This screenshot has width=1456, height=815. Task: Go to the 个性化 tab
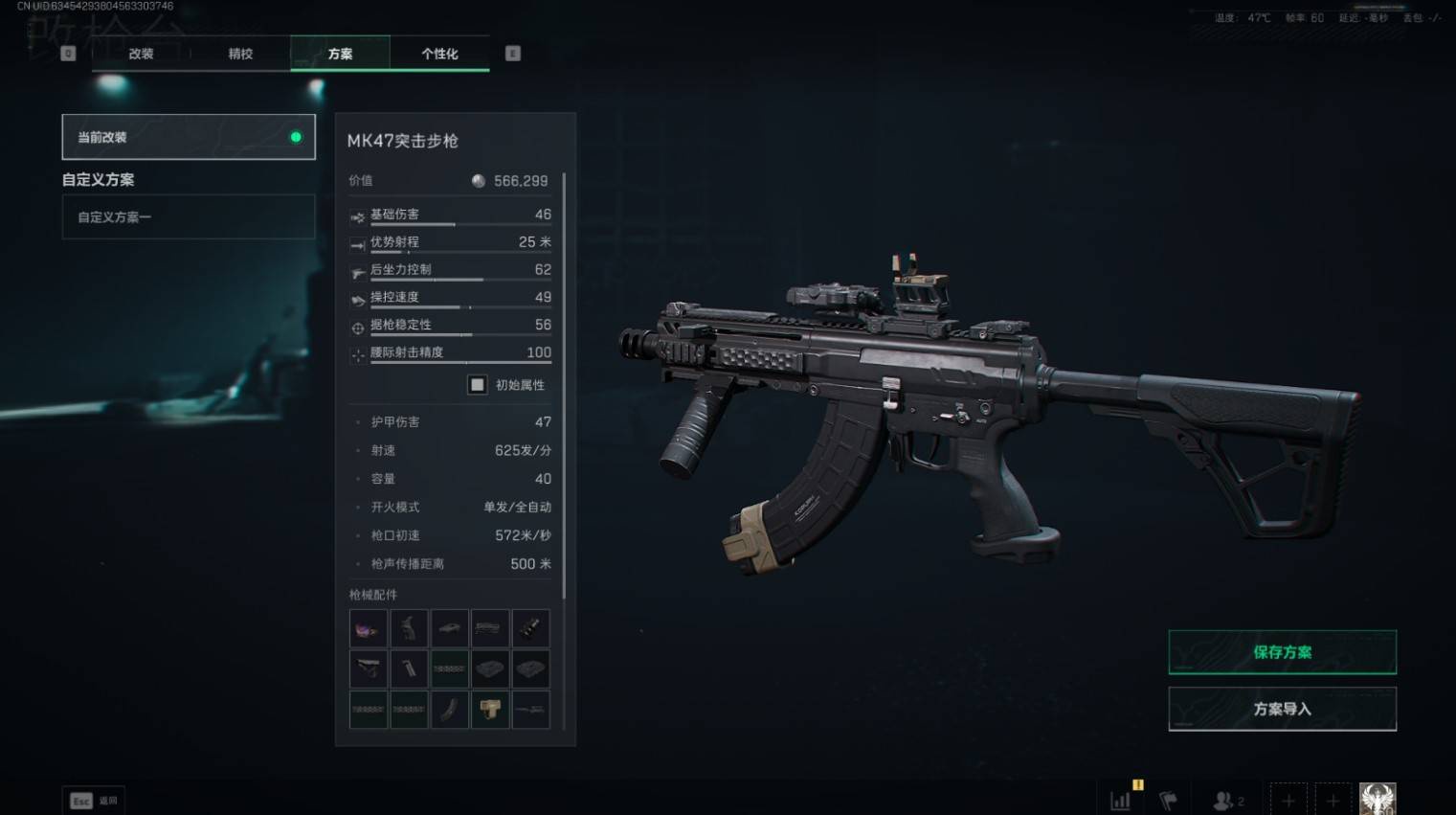pyautogui.click(x=439, y=54)
